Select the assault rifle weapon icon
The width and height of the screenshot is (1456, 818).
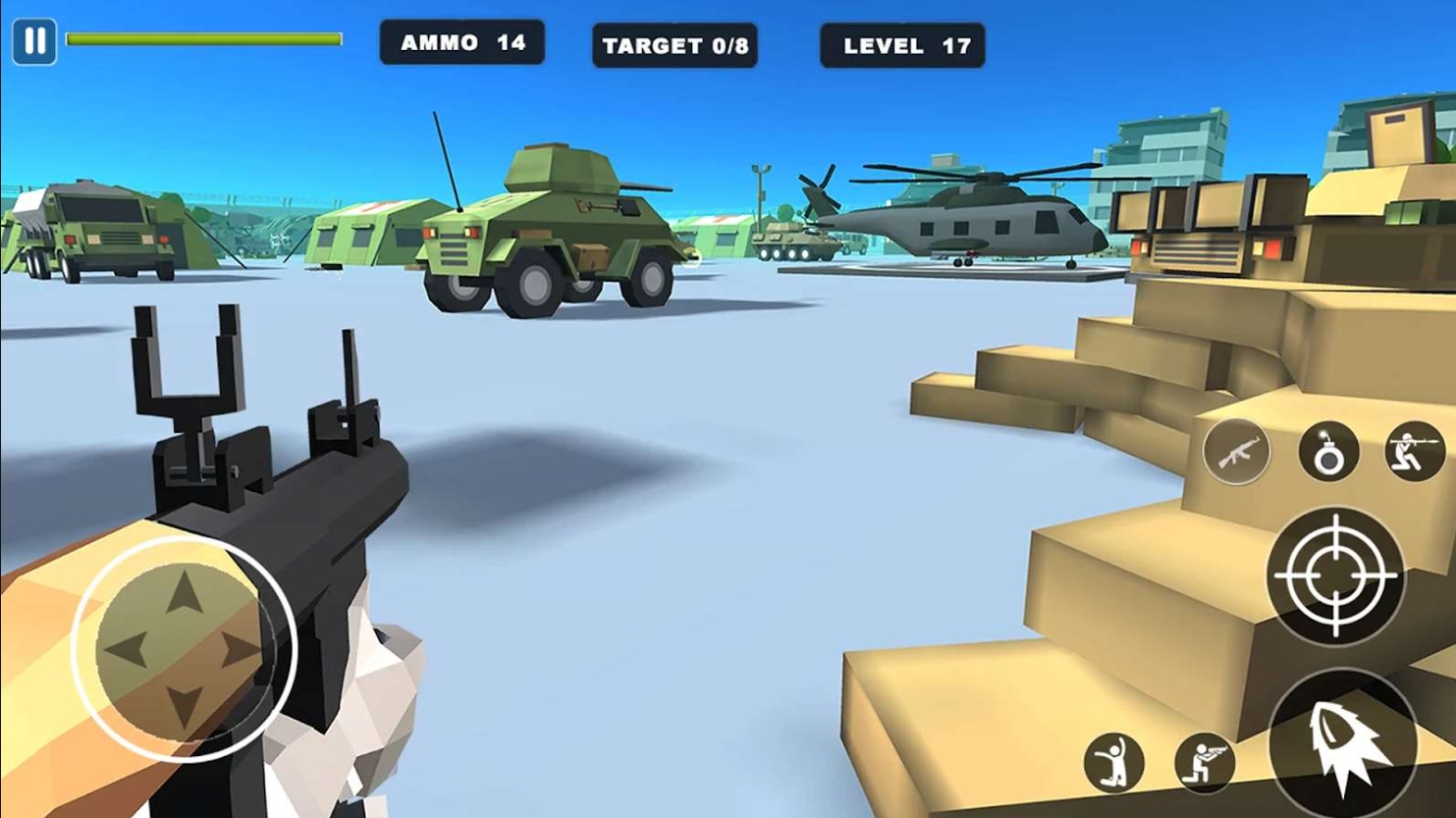(x=1236, y=453)
